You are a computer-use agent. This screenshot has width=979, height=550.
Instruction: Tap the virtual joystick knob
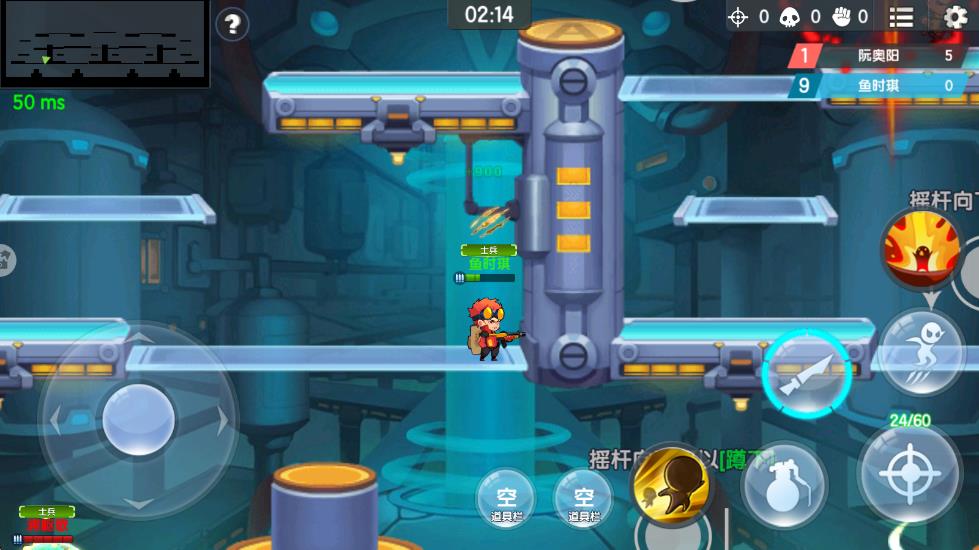pyautogui.click(x=139, y=420)
